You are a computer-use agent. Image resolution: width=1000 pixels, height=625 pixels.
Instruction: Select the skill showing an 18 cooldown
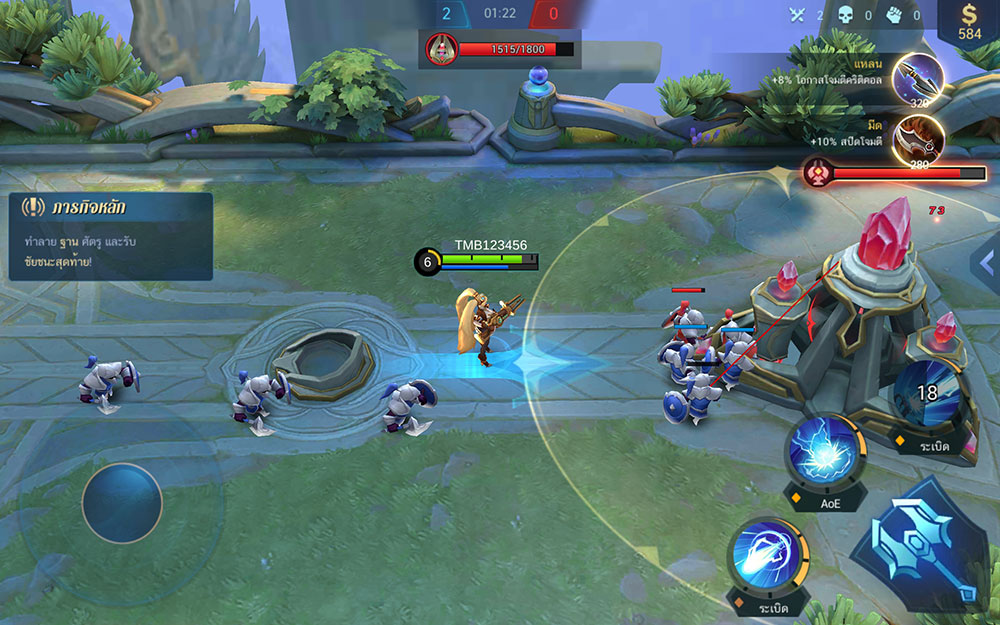click(x=927, y=393)
